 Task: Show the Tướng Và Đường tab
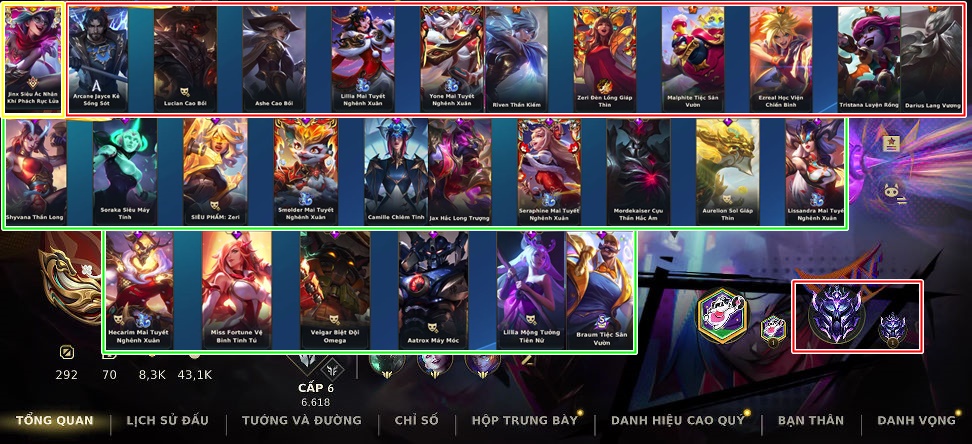coord(301,421)
